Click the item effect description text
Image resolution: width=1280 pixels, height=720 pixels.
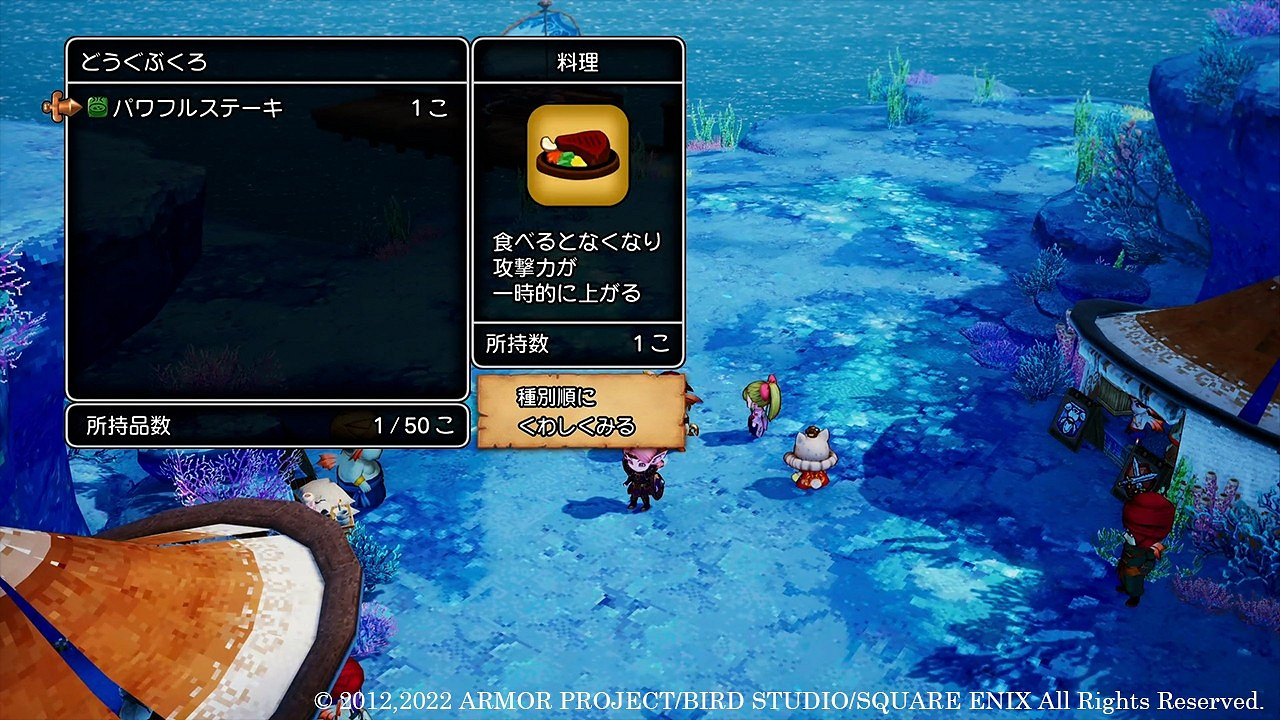[x=578, y=265]
